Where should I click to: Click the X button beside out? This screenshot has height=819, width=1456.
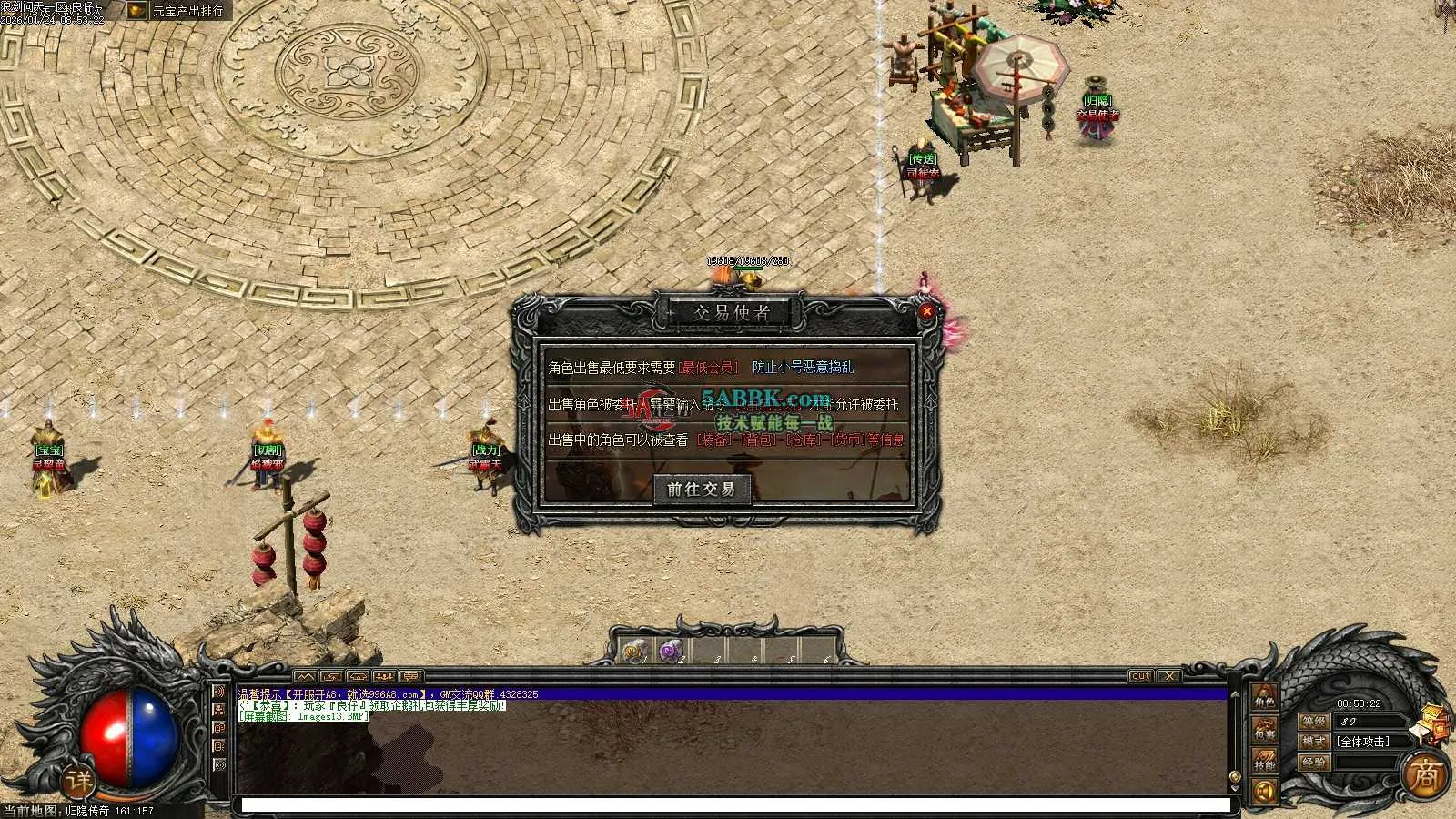(1169, 676)
